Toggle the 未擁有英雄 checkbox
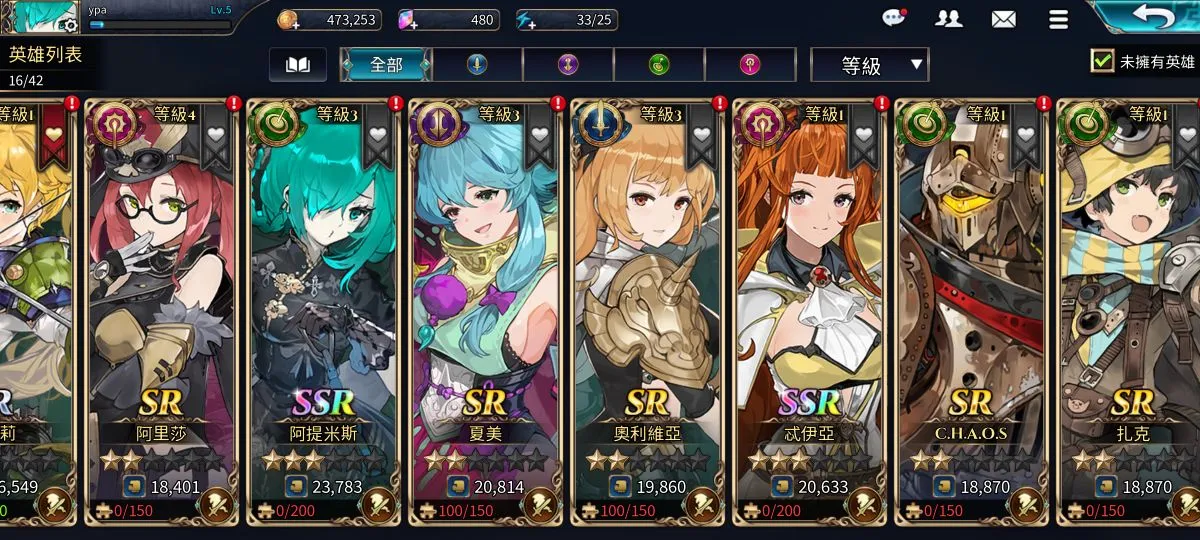Screen dimensions: 1200x540 [x=1102, y=61]
